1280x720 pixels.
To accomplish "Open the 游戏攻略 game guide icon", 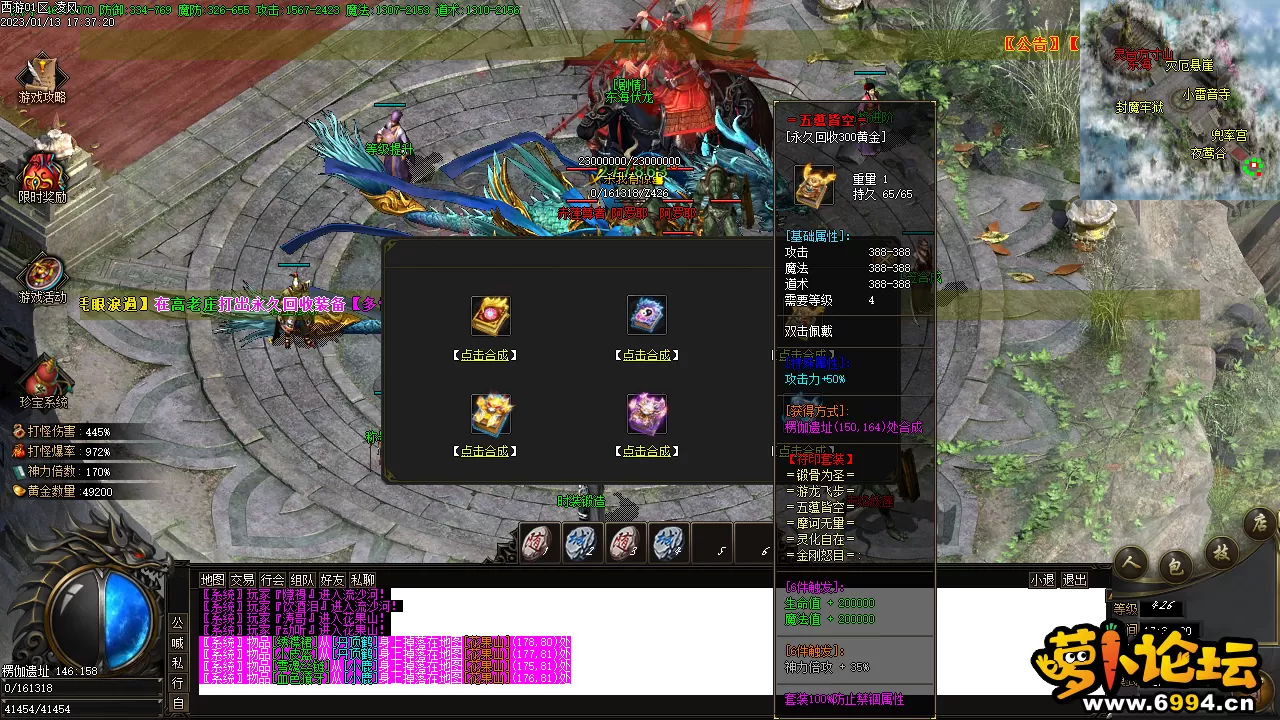I will [42, 79].
